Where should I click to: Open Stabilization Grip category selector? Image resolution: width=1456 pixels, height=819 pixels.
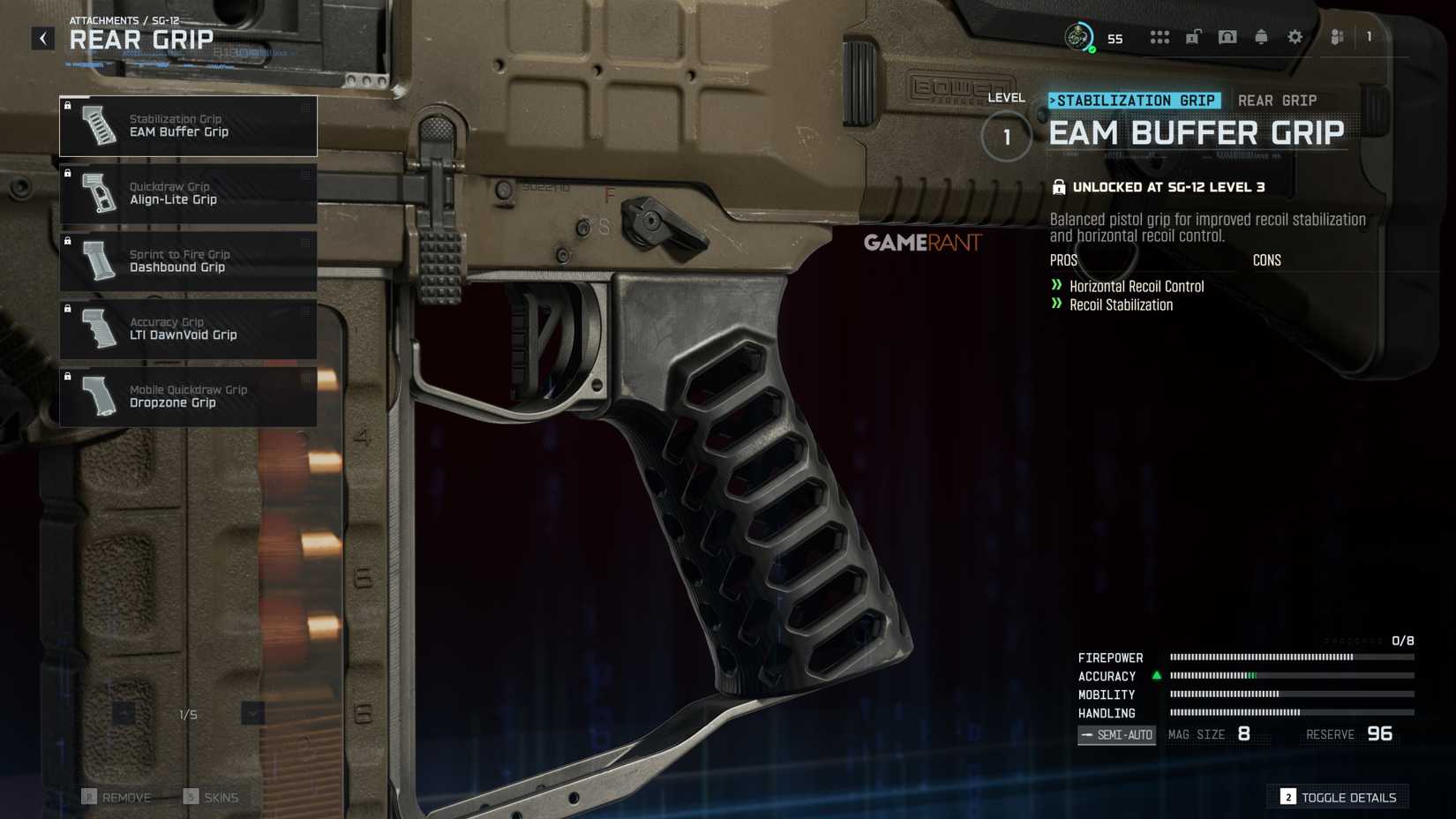(x=1134, y=100)
